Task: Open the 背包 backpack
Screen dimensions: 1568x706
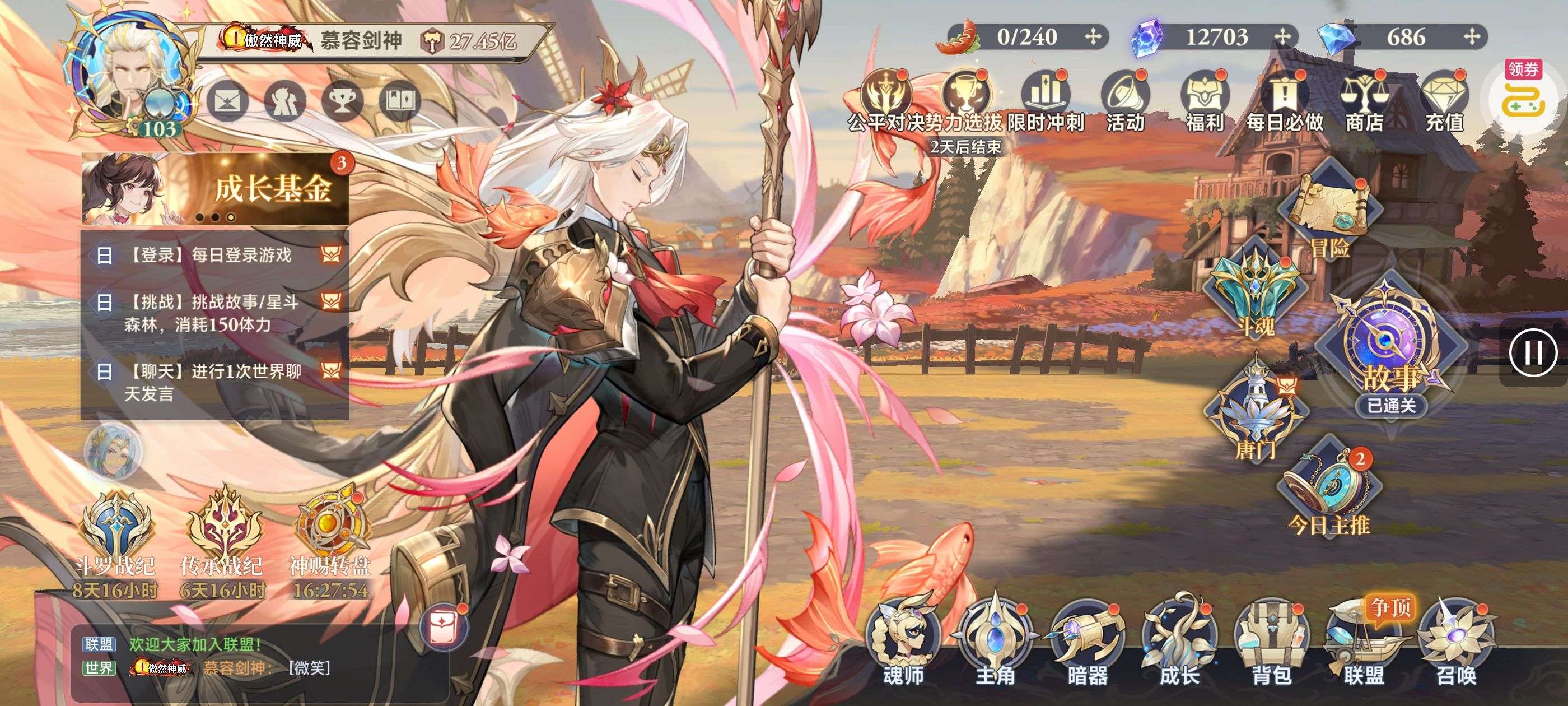Action: [1271, 640]
